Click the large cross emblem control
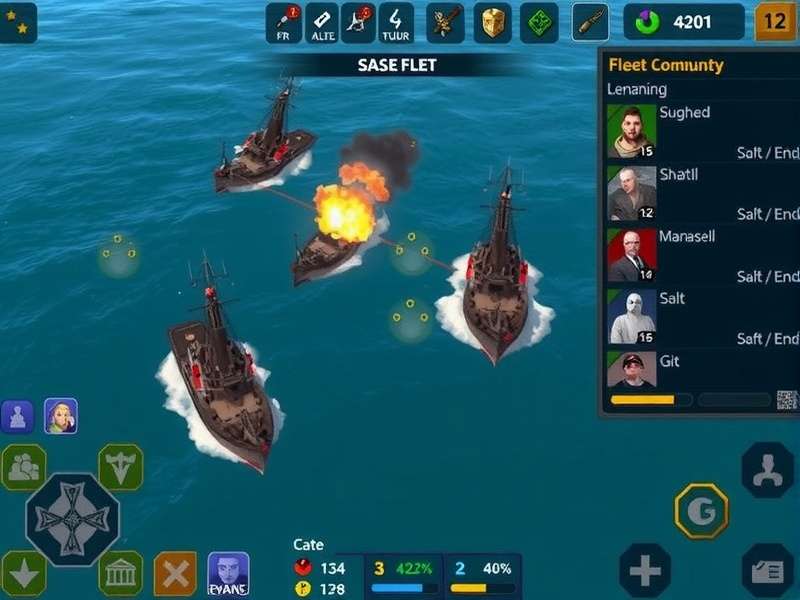The width and height of the screenshot is (800, 600). click(x=72, y=519)
